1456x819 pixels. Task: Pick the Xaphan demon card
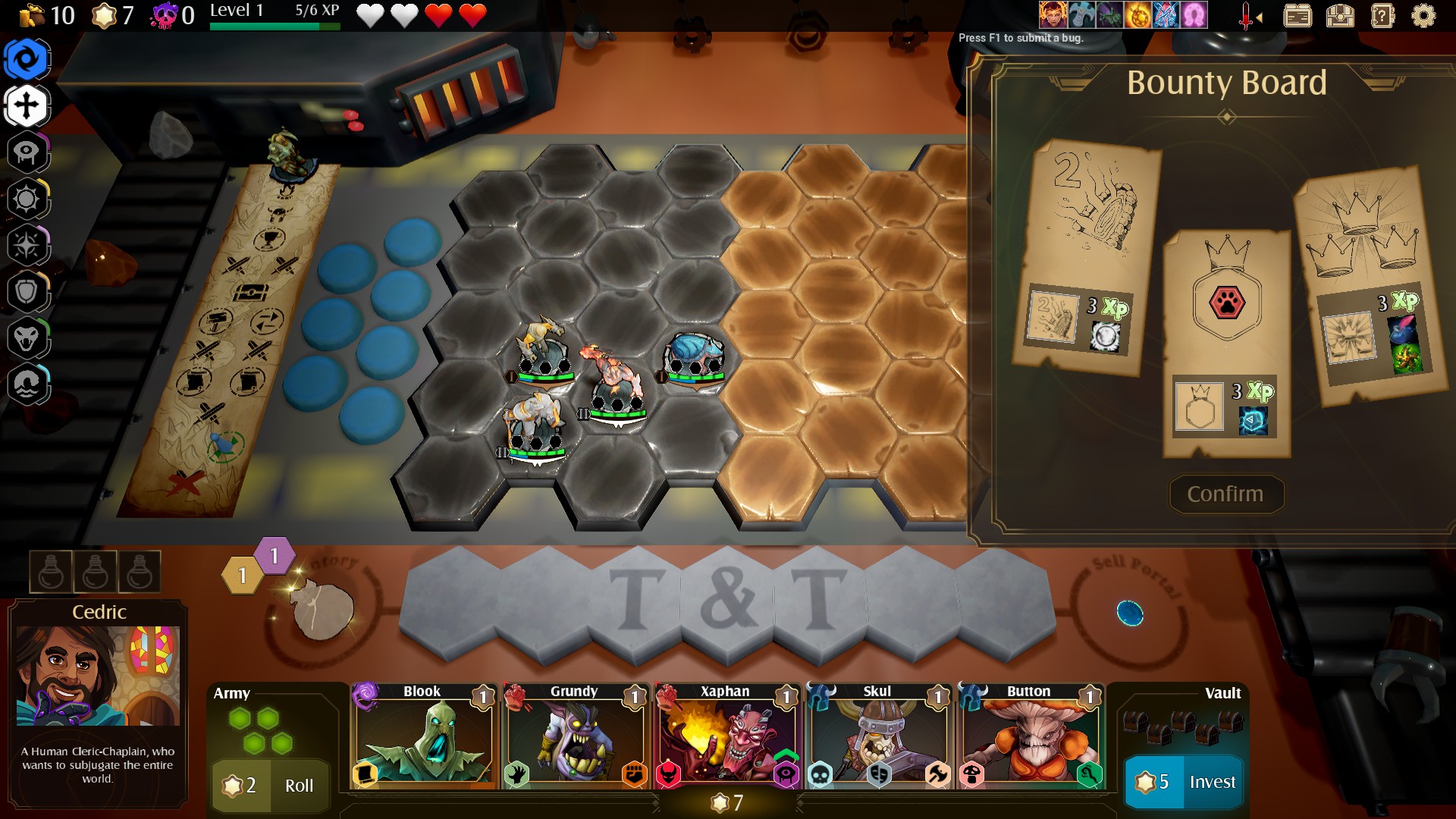coord(726,737)
